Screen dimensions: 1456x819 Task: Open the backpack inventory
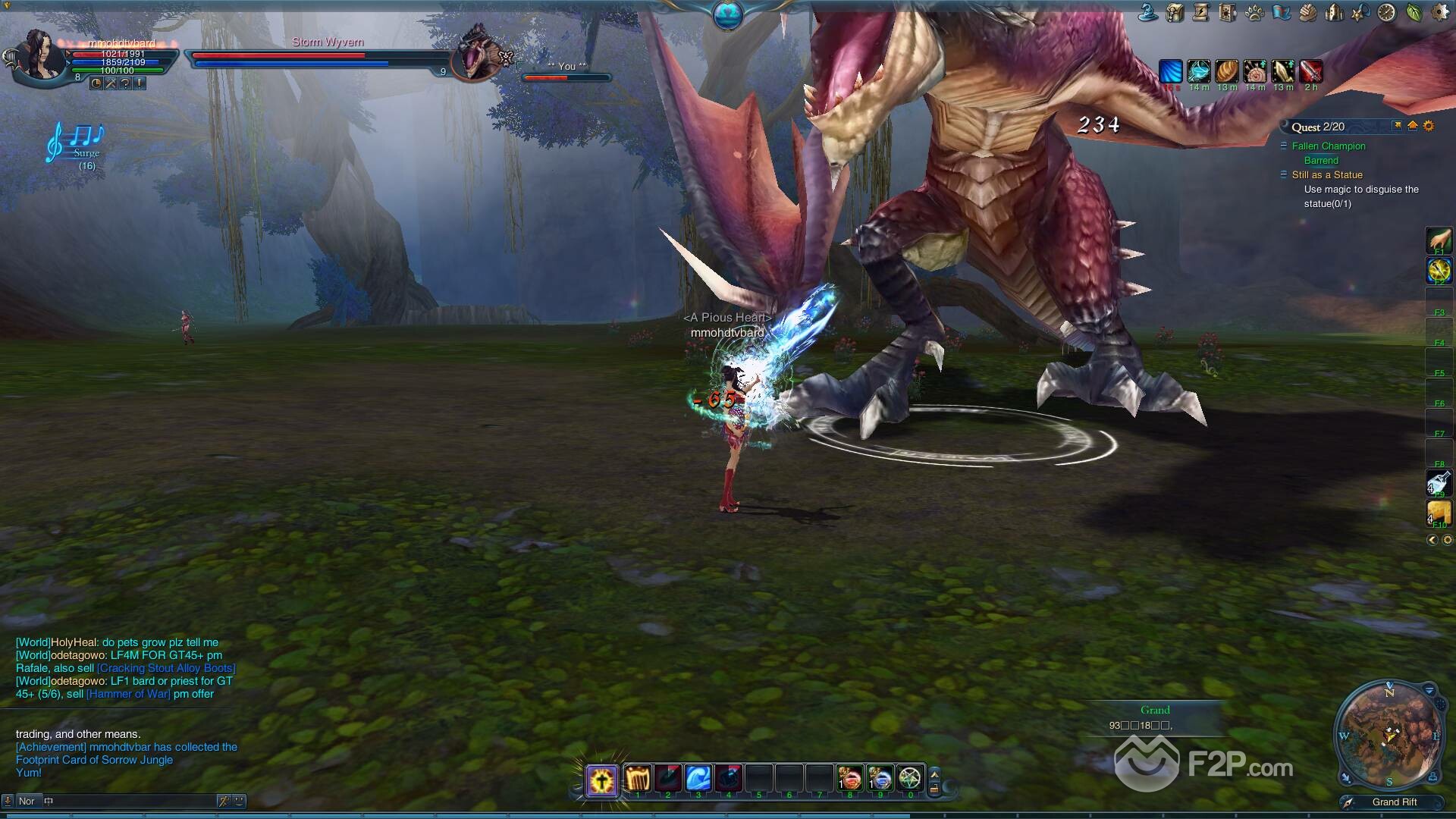click(1175, 12)
